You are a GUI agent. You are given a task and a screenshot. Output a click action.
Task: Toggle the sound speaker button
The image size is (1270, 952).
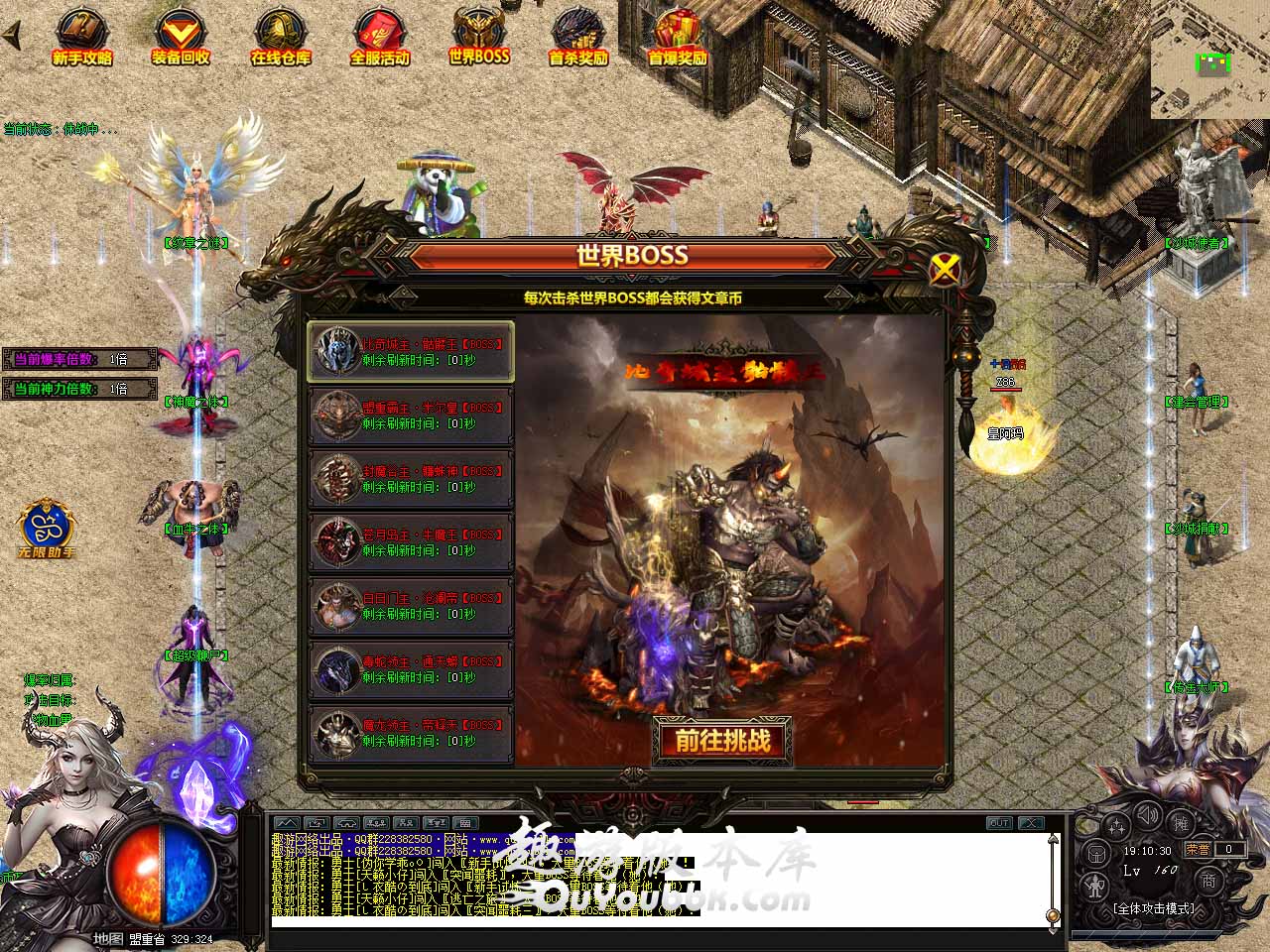(1149, 816)
